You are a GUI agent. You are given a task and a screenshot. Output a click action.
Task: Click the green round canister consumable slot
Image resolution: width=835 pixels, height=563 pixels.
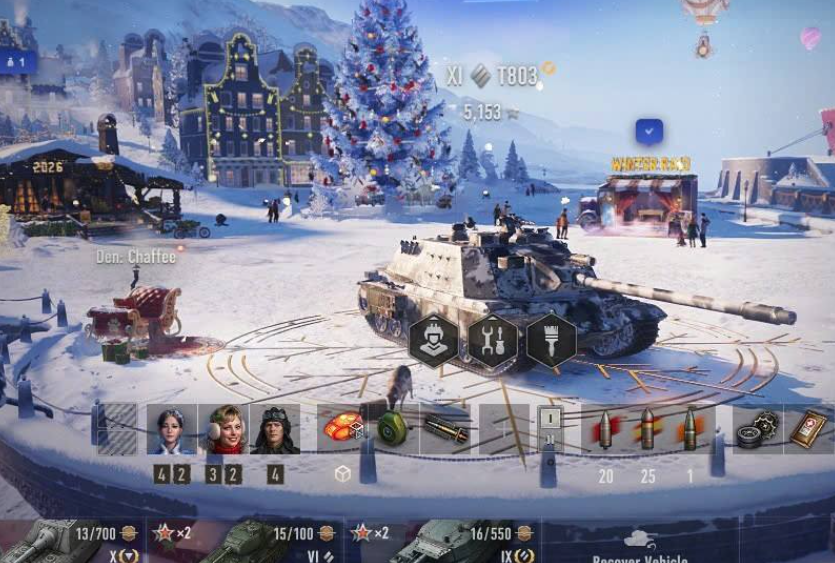pos(393,428)
